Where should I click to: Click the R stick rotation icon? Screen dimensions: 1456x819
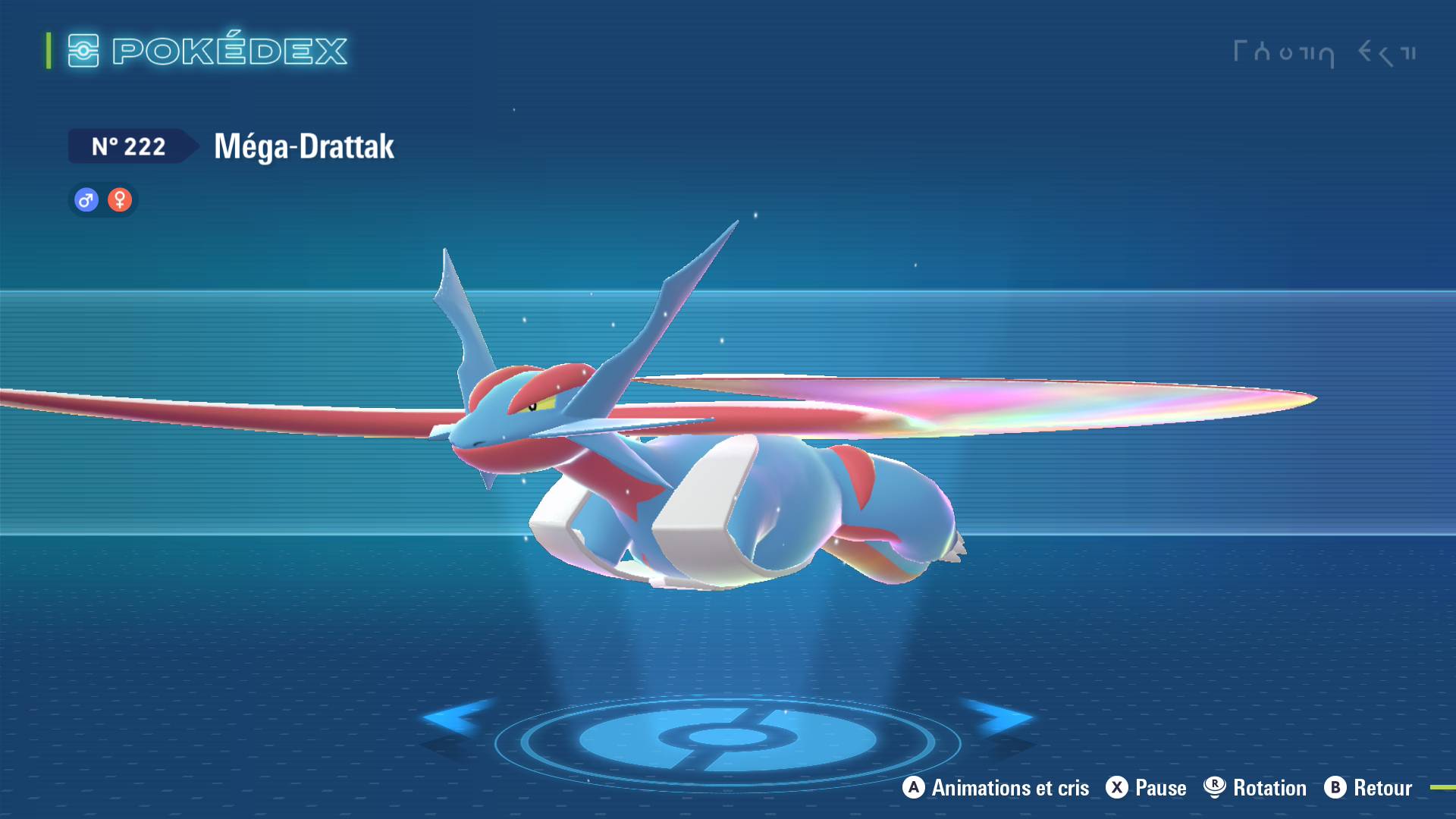click(1214, 788)
